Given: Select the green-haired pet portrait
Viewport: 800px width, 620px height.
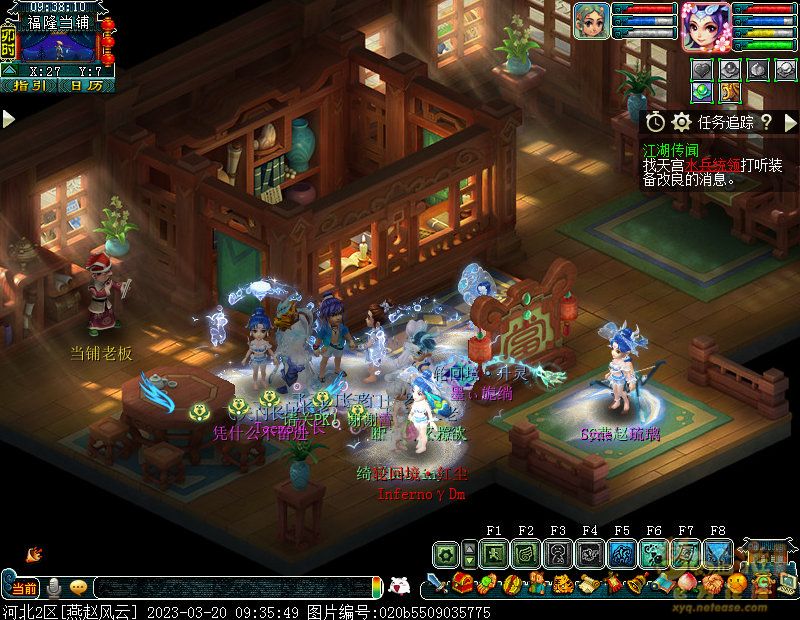Looking at the screenshot, I should coord(591,21).
